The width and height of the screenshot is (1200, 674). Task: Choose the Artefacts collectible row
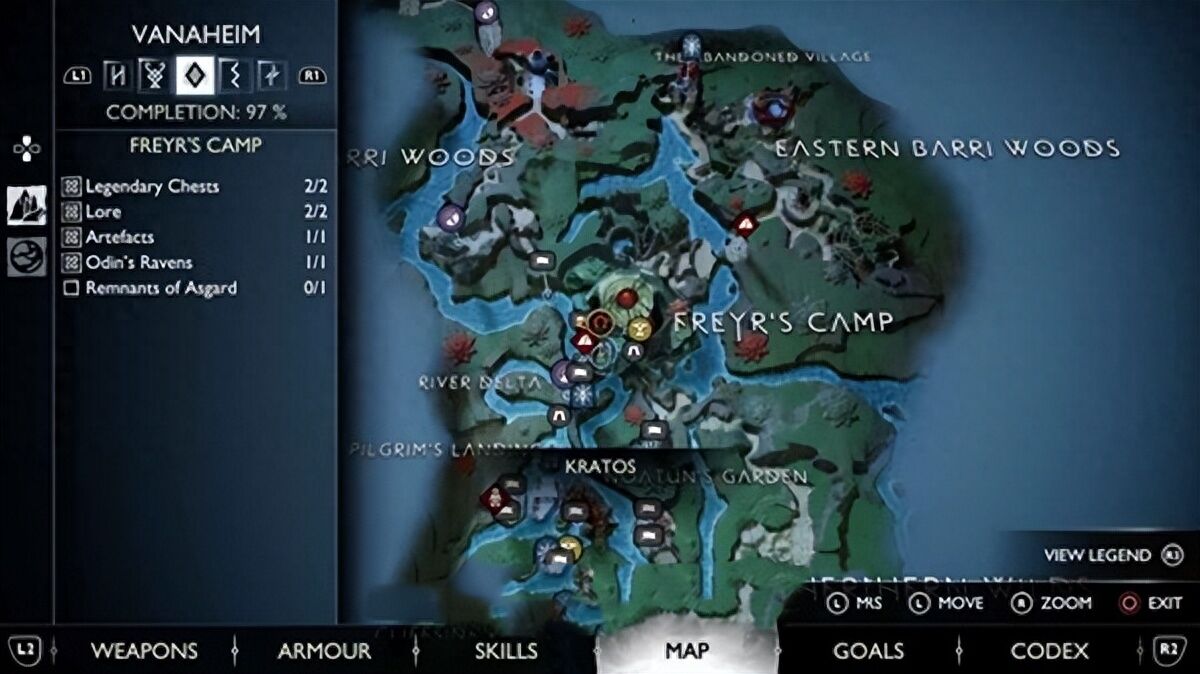[196, 237]
